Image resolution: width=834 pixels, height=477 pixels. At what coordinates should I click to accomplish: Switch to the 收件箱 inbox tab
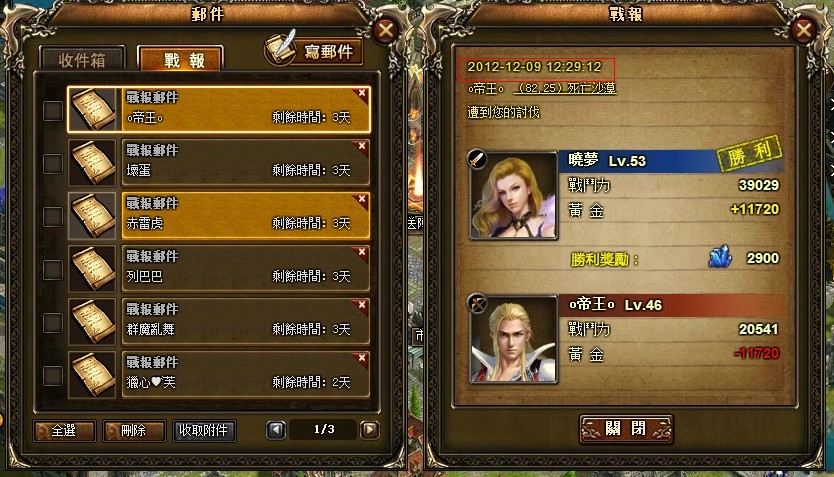click(83, 58)
